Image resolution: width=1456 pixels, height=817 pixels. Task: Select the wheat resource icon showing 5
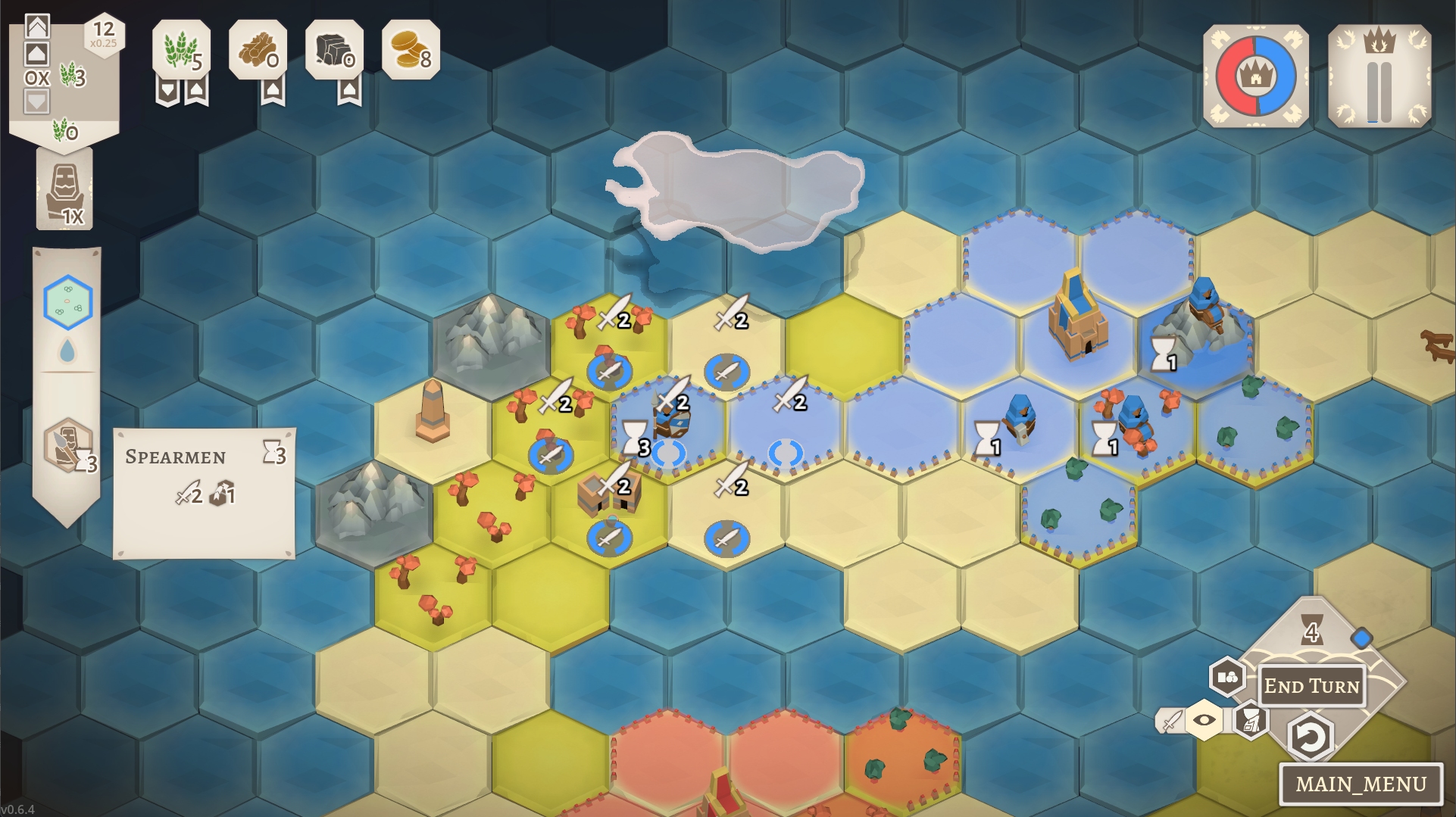[181, 50]
